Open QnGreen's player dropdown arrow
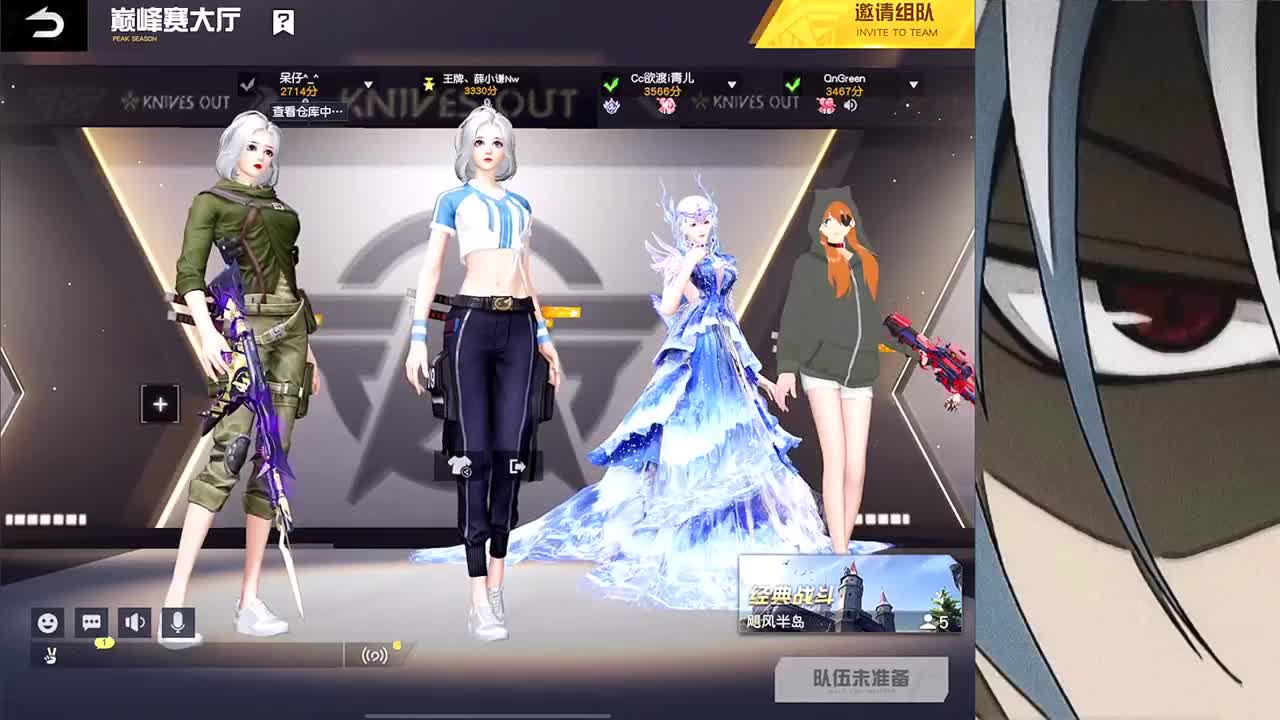The image size is (1280, 720). (912, 83)
